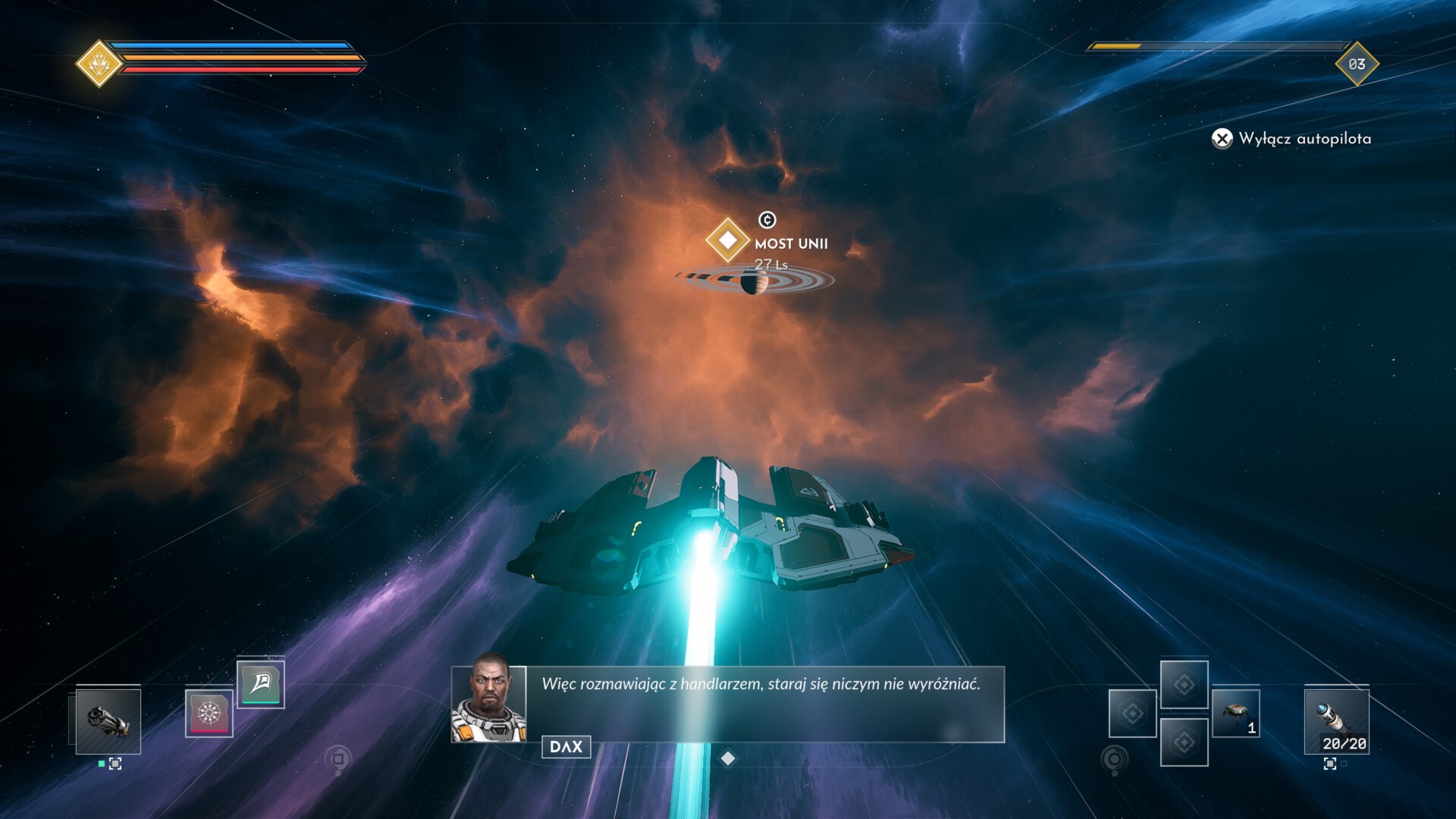Click the gold ship emblem beside status bars

point(99,64)
